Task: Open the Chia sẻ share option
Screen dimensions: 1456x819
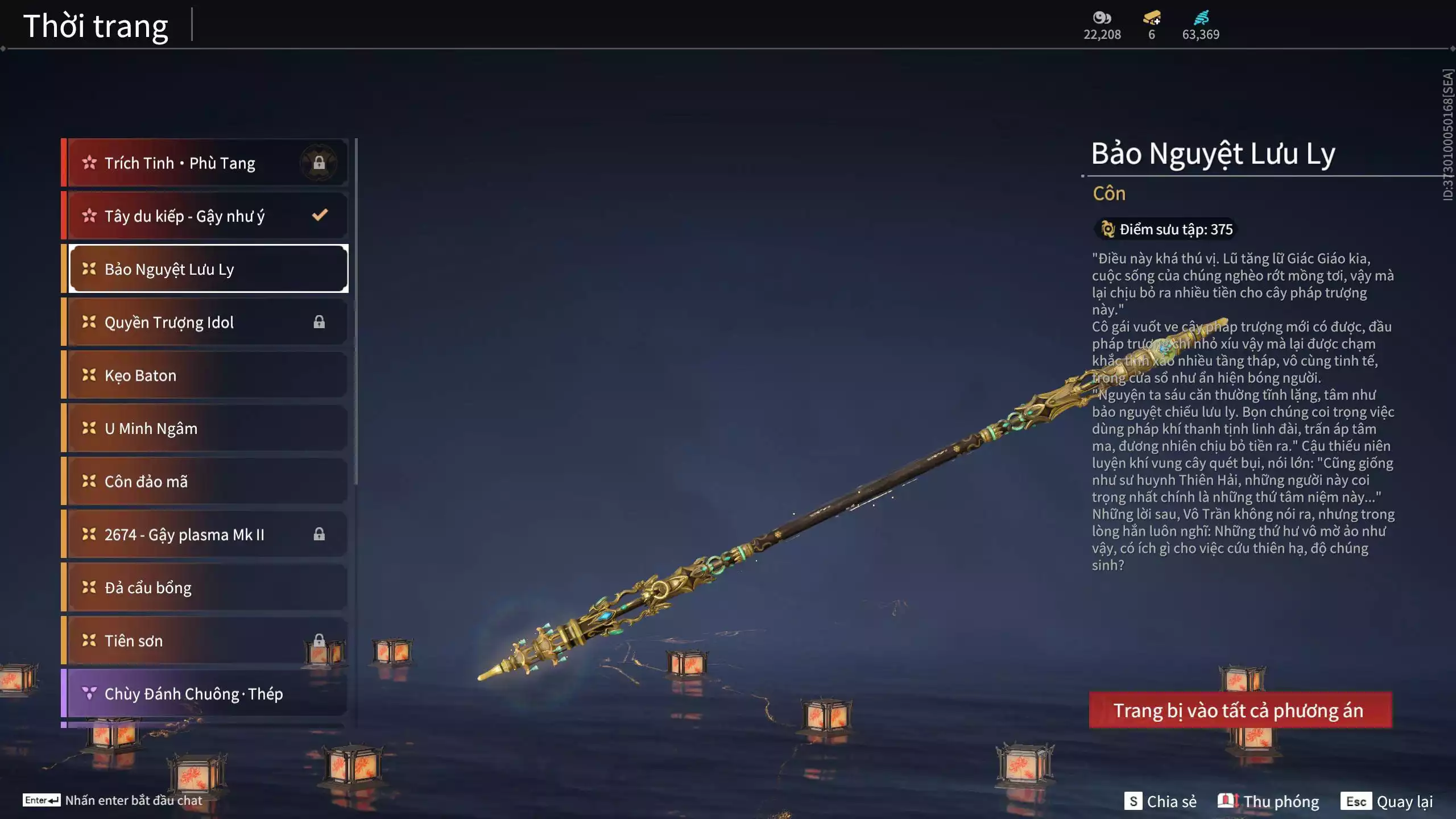Action: tap(1160, 801)
